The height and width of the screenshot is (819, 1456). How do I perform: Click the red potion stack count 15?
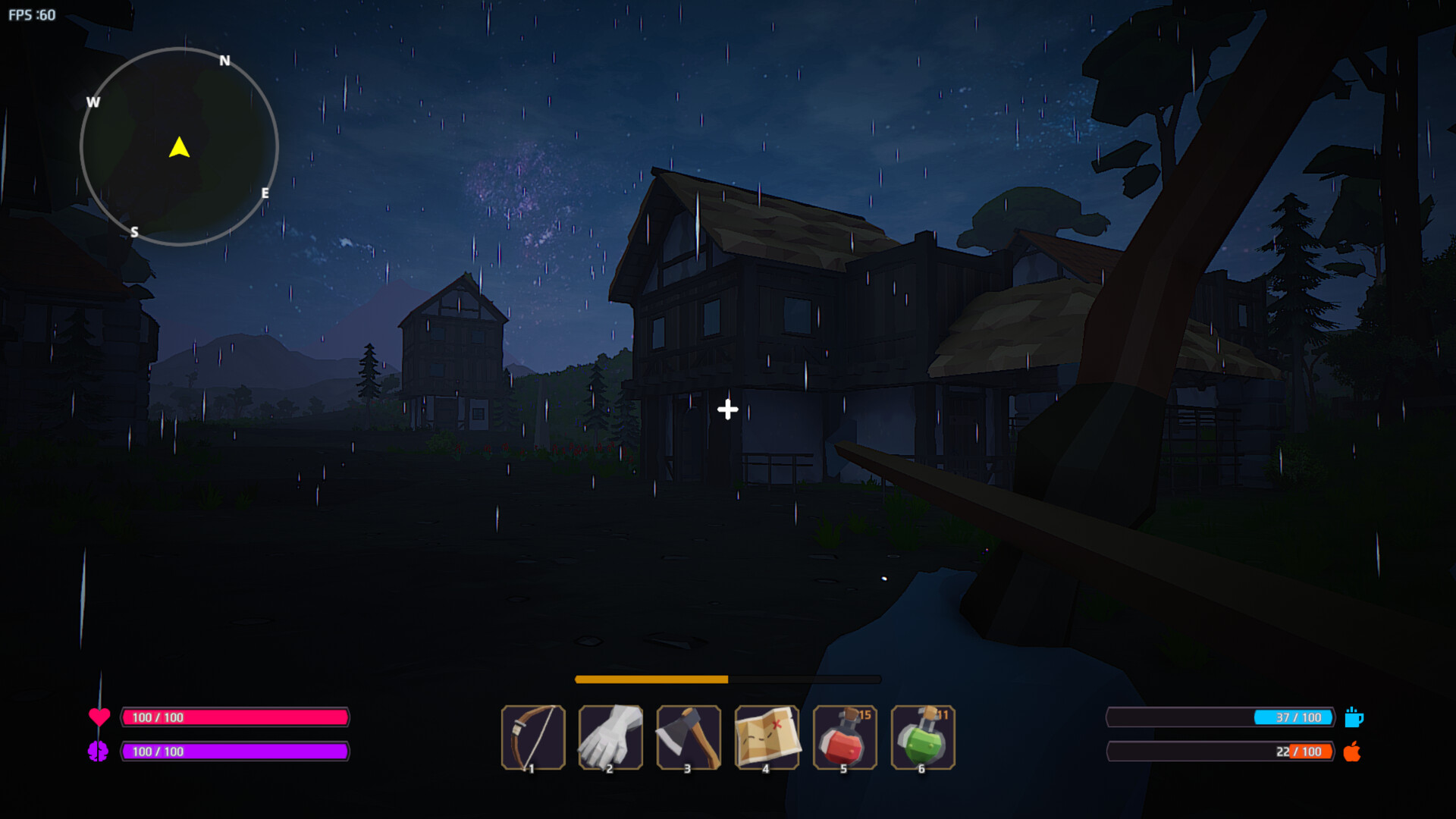point(864,714)
